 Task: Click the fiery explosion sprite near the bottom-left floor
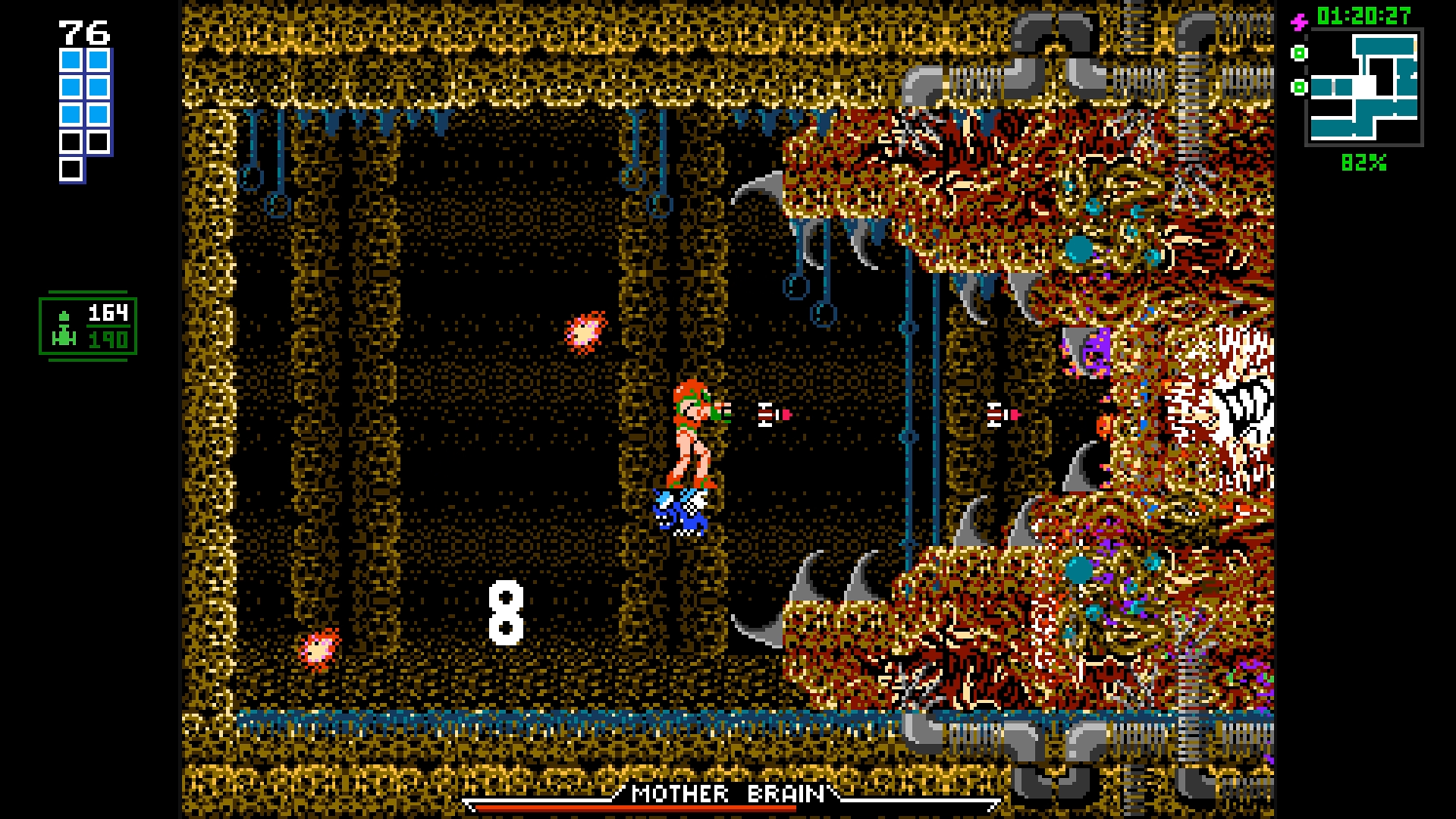[x=322, y=650]
